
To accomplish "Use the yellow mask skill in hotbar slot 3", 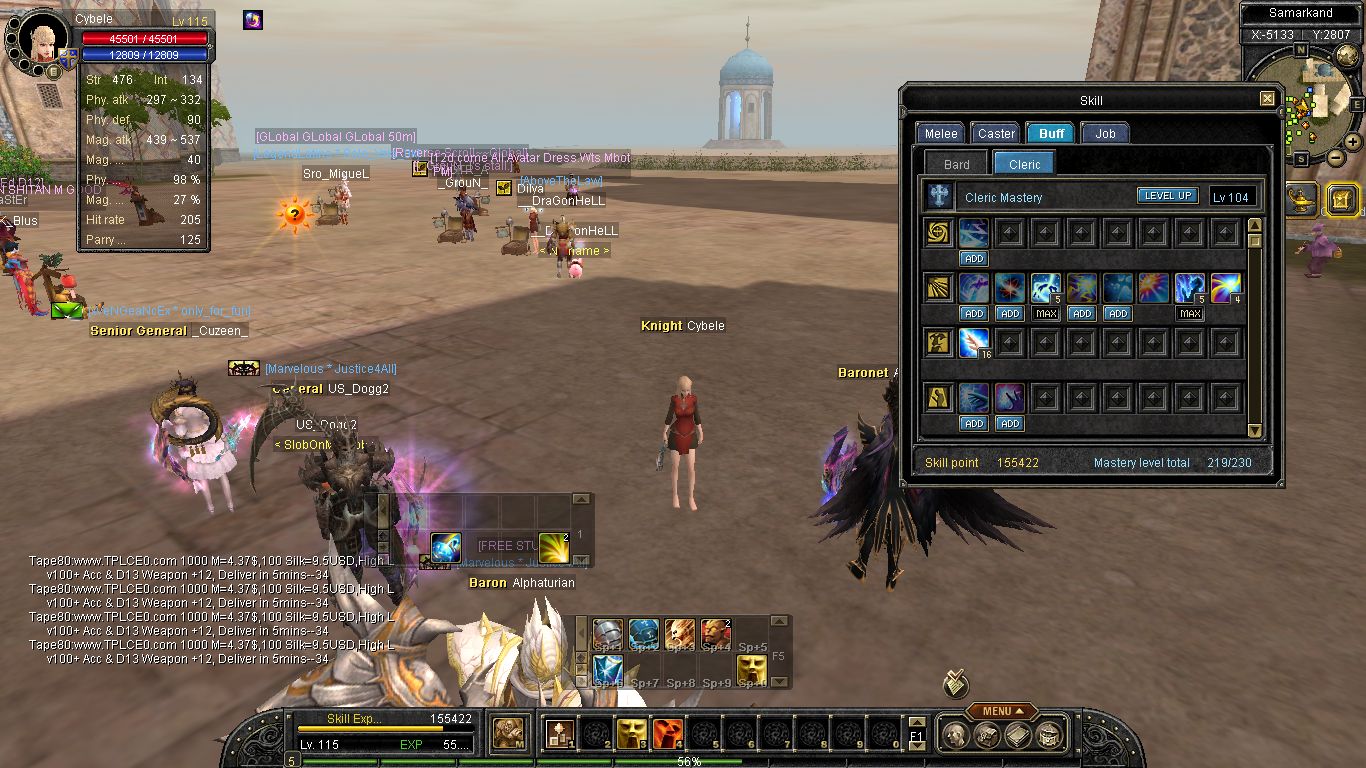I will point(630,735).
